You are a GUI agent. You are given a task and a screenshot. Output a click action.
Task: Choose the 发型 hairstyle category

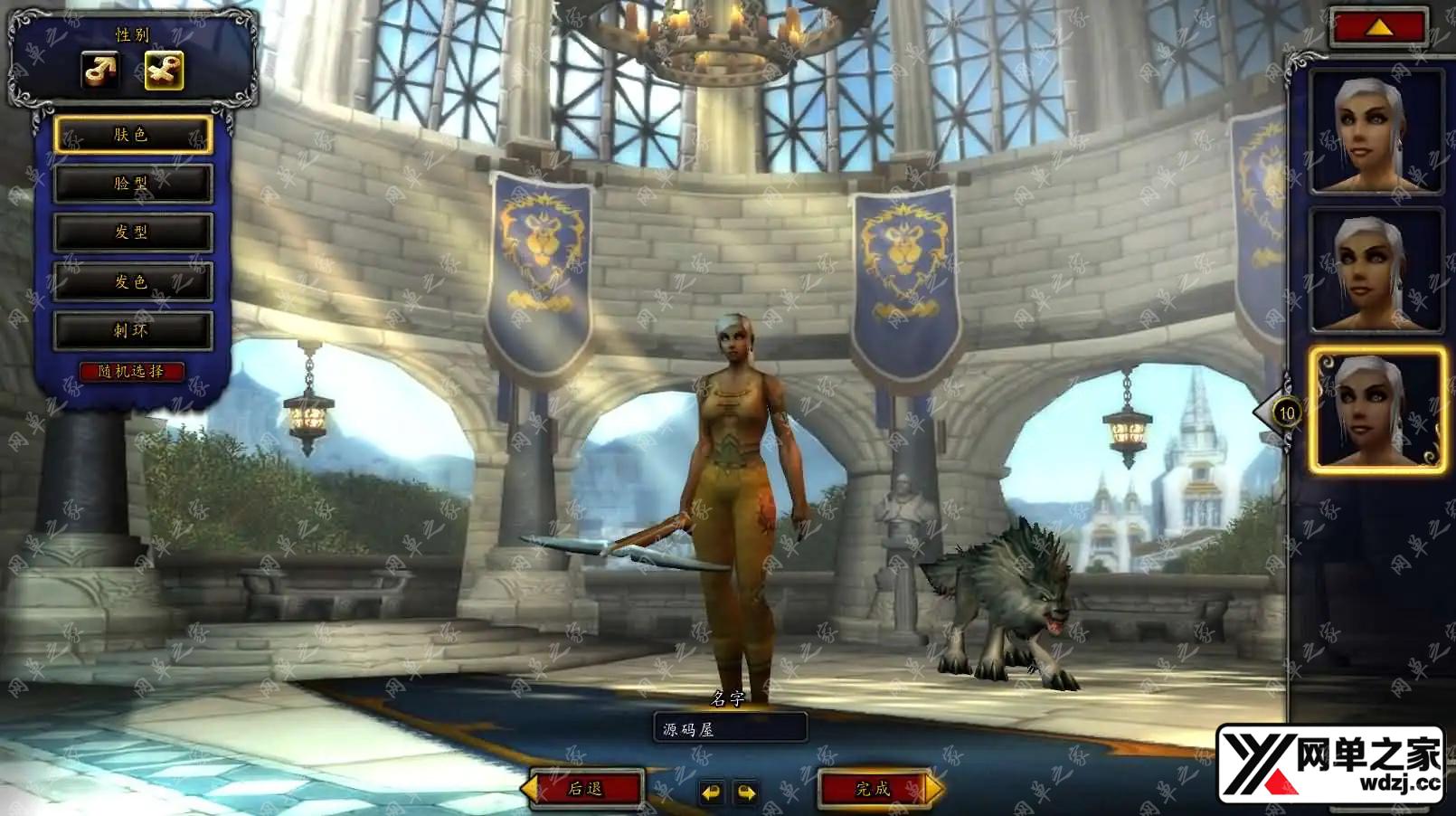[x=133, y=232]
